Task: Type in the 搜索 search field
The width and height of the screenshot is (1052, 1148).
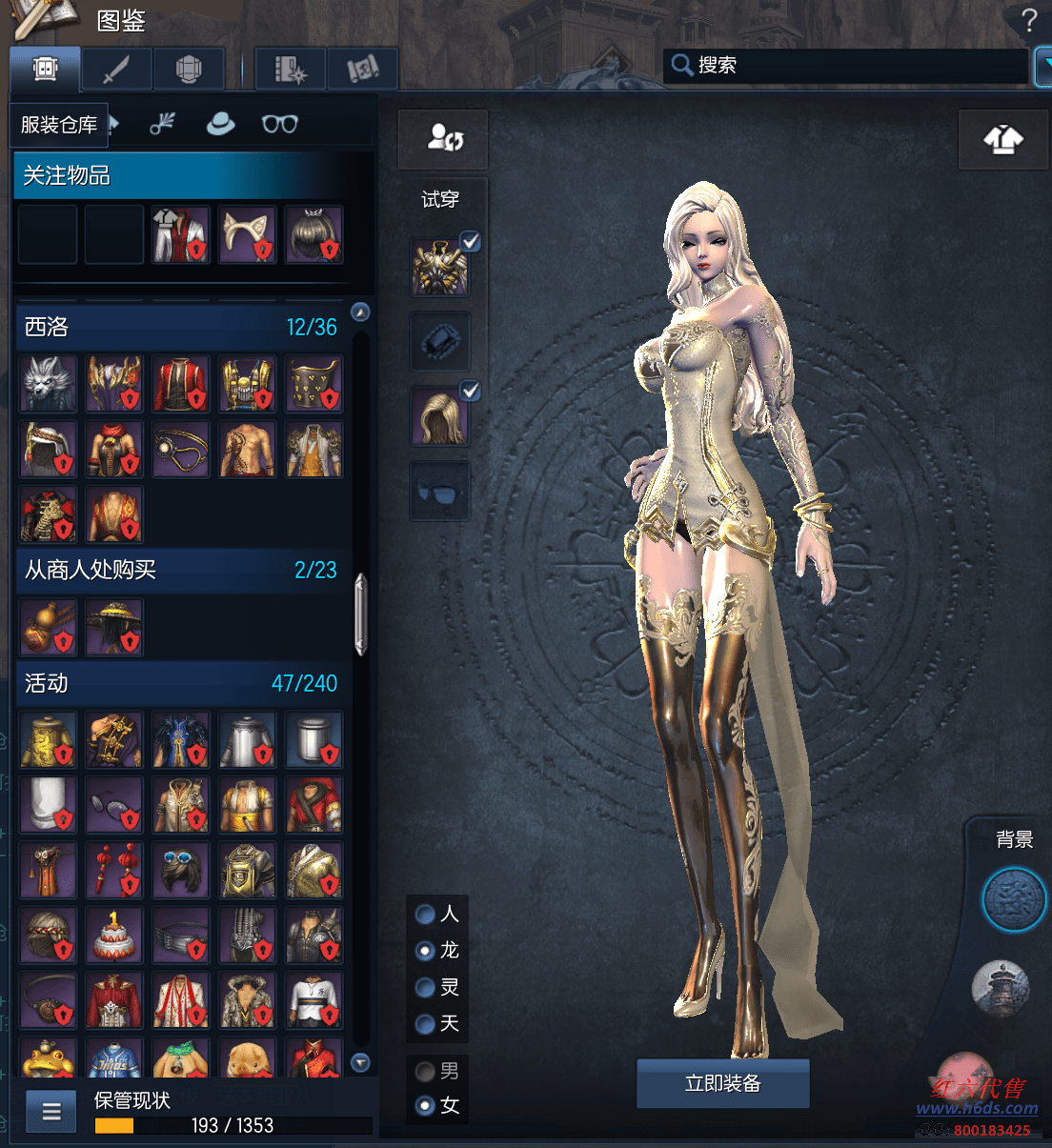Action: pyautogui.click(x=848, y=65)
